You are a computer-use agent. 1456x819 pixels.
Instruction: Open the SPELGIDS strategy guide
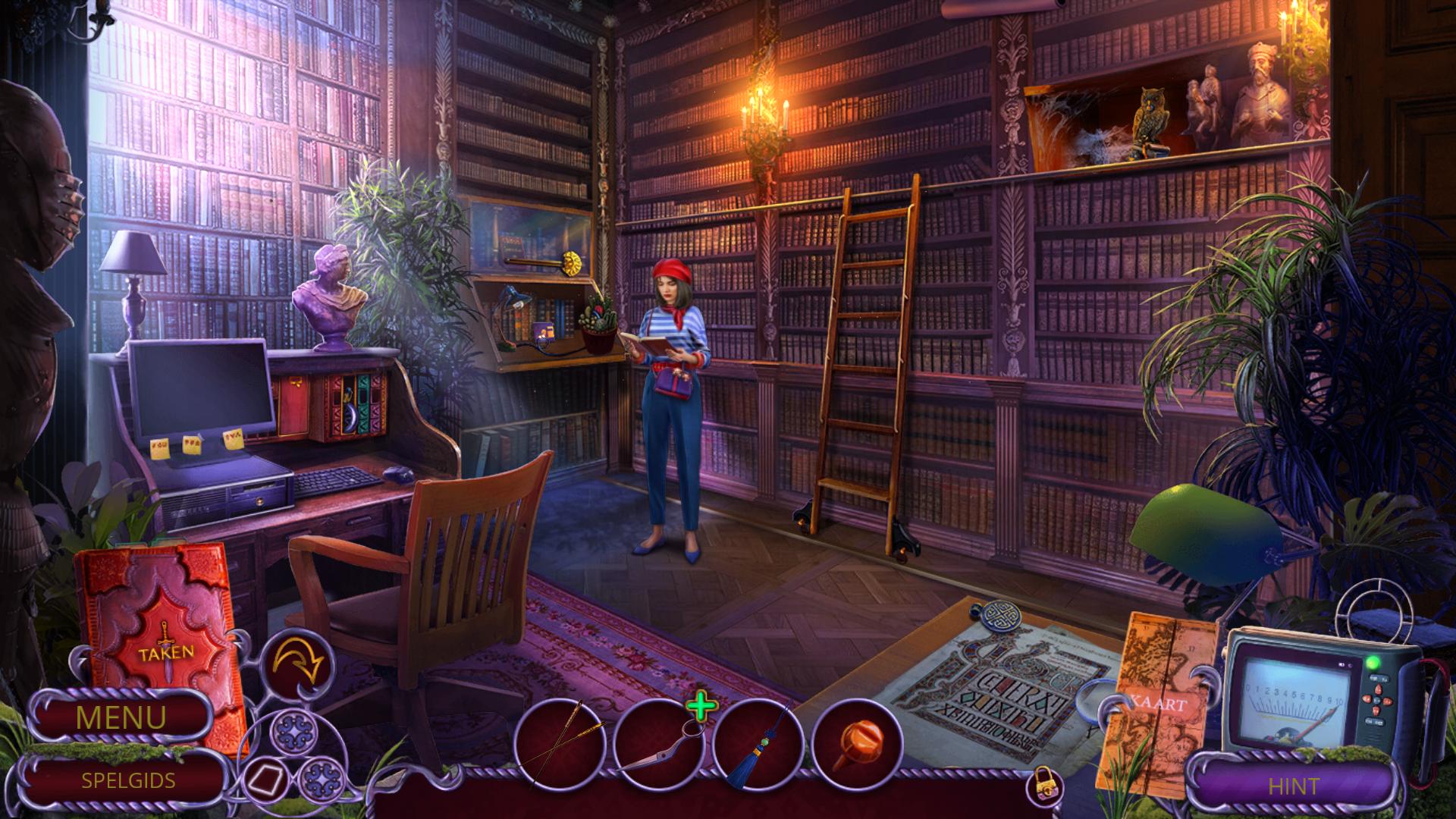(128, 780)
